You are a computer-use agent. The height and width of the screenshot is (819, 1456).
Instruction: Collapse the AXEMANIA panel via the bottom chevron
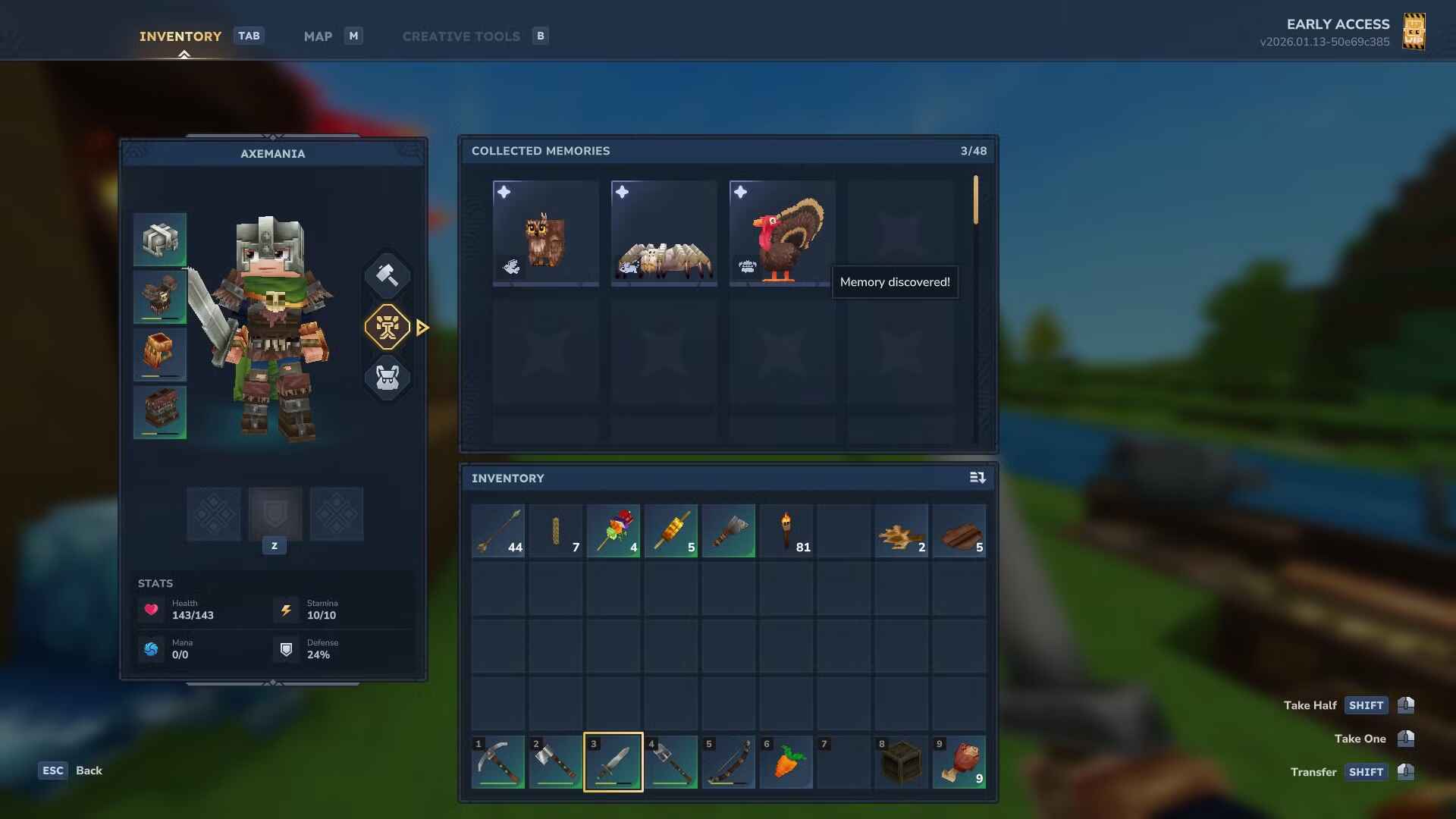point(274,681)
